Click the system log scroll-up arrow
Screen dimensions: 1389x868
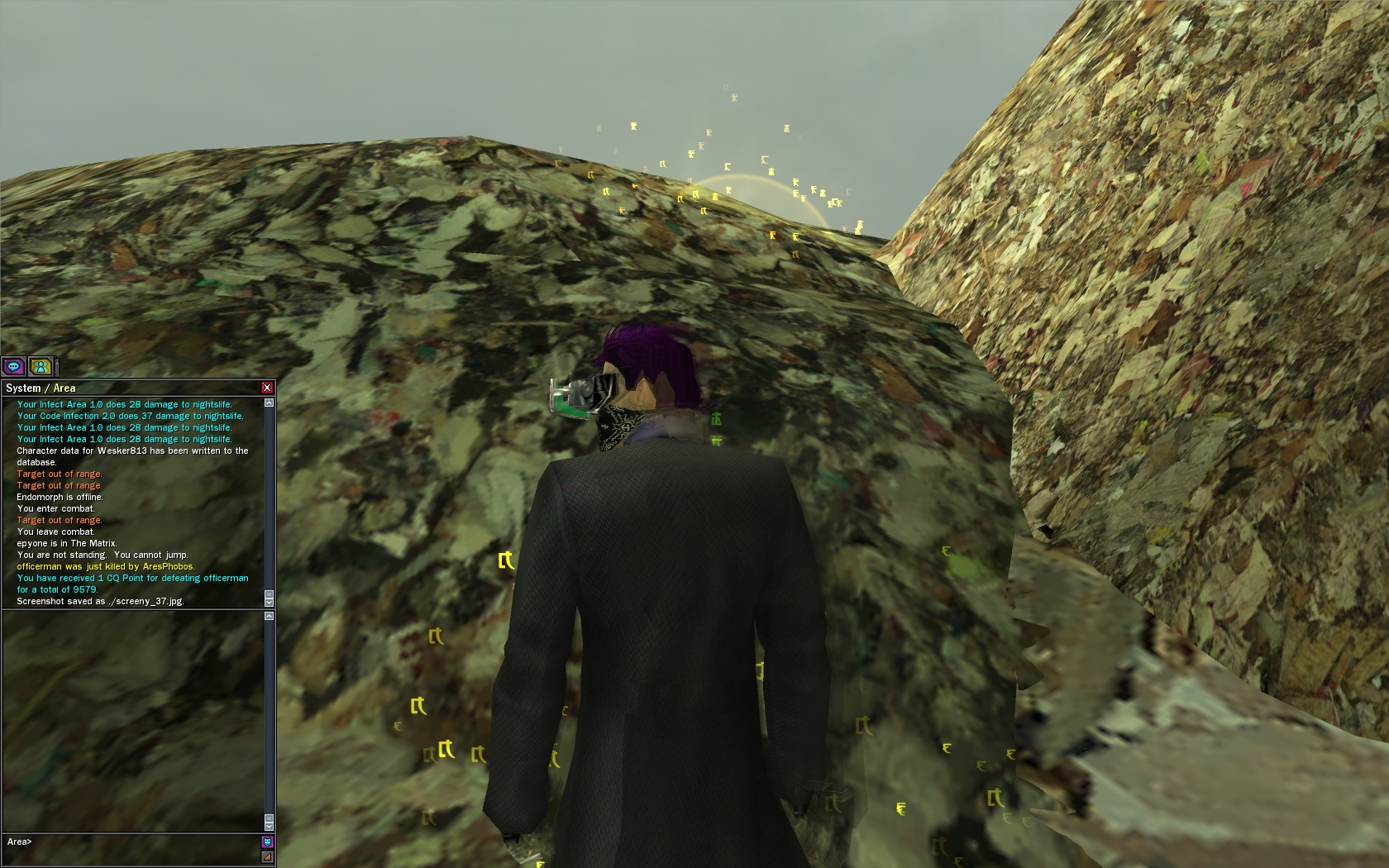(269, 403)
